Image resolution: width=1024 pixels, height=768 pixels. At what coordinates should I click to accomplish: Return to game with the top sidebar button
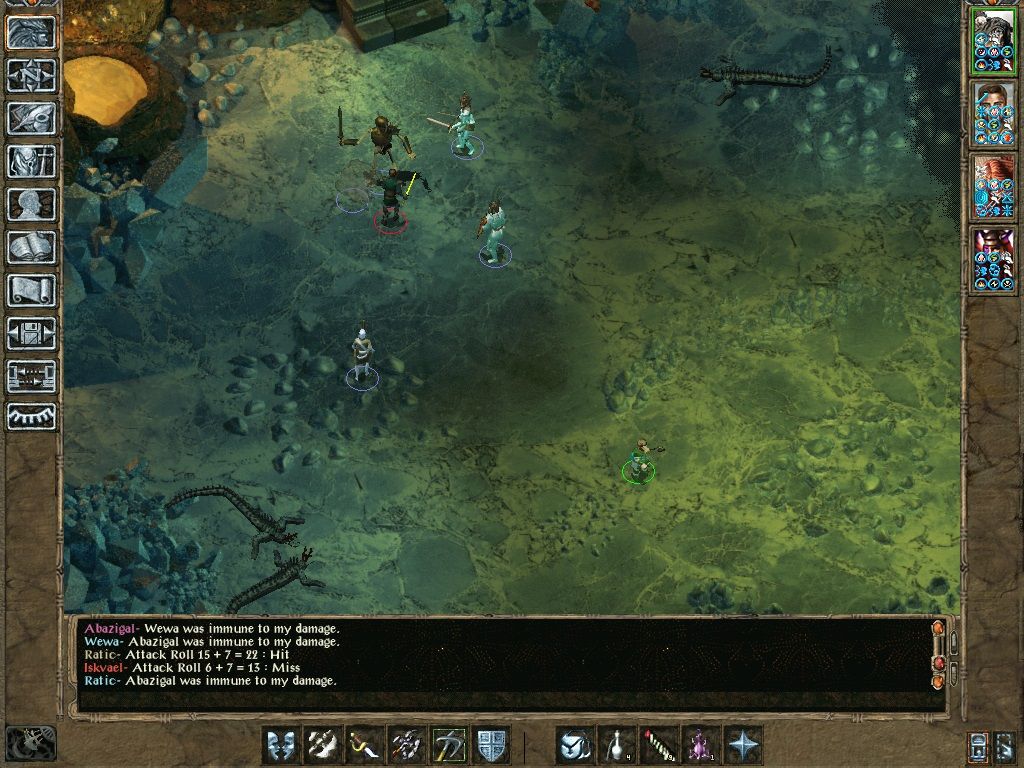click(x=31, y=31)
